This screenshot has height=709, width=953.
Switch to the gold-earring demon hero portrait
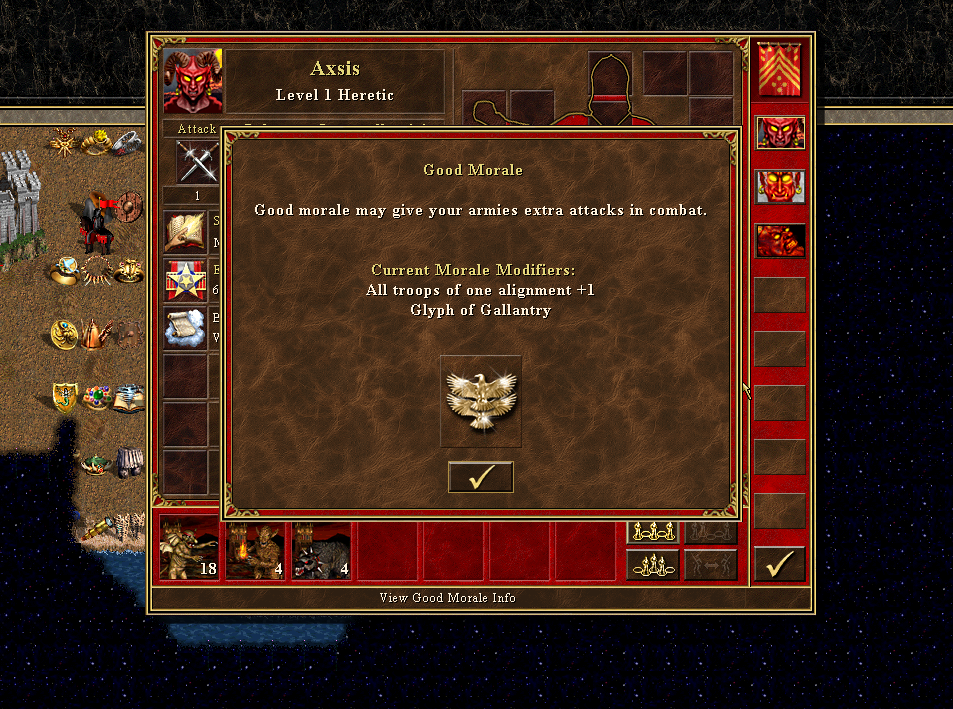(x=780, y=187)
